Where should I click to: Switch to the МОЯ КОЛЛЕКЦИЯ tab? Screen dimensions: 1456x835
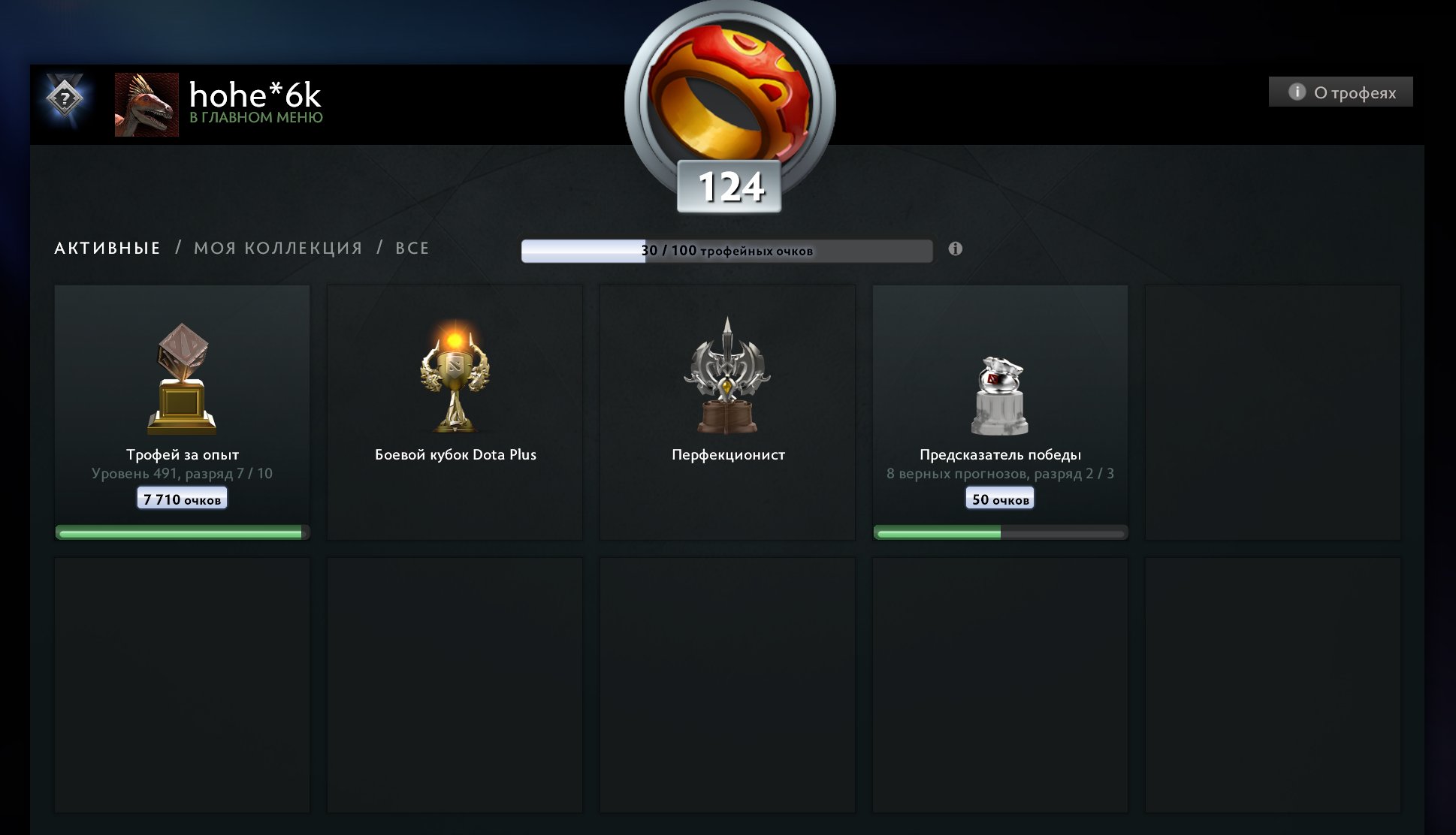coord(278,248)
